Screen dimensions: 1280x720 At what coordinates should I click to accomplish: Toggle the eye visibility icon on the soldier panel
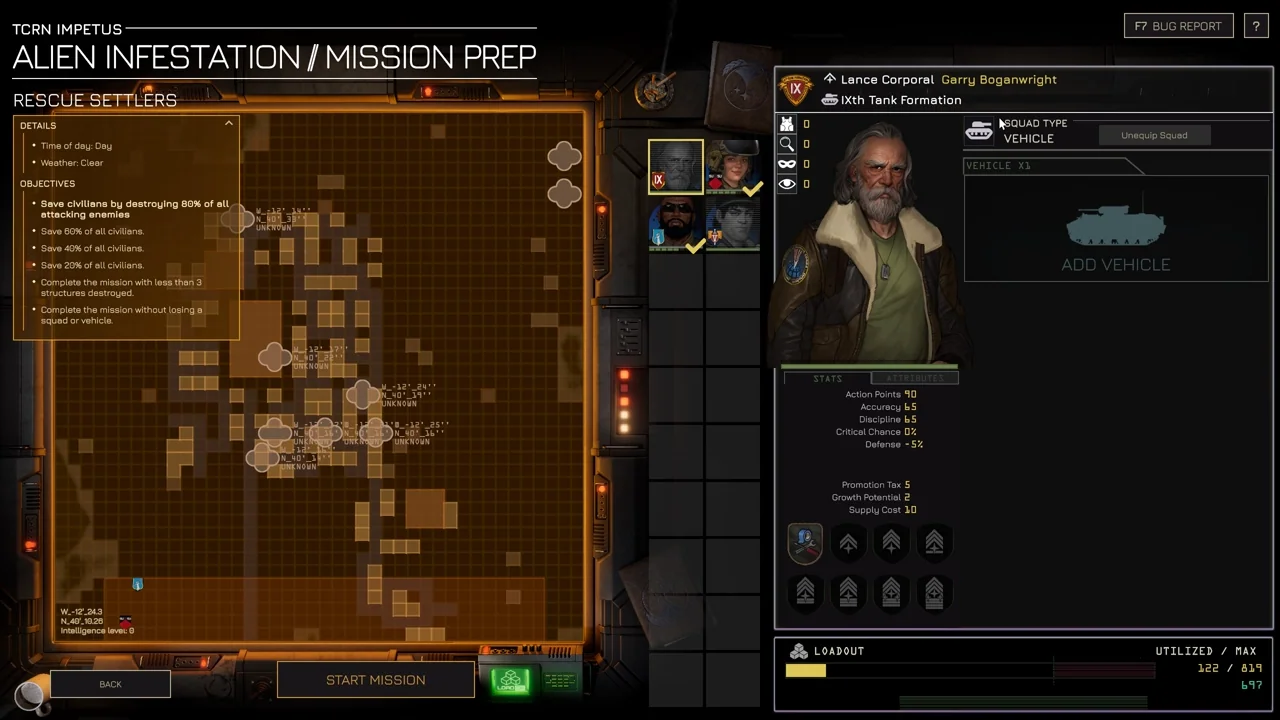pyautogui.click(x=787, y=183)
